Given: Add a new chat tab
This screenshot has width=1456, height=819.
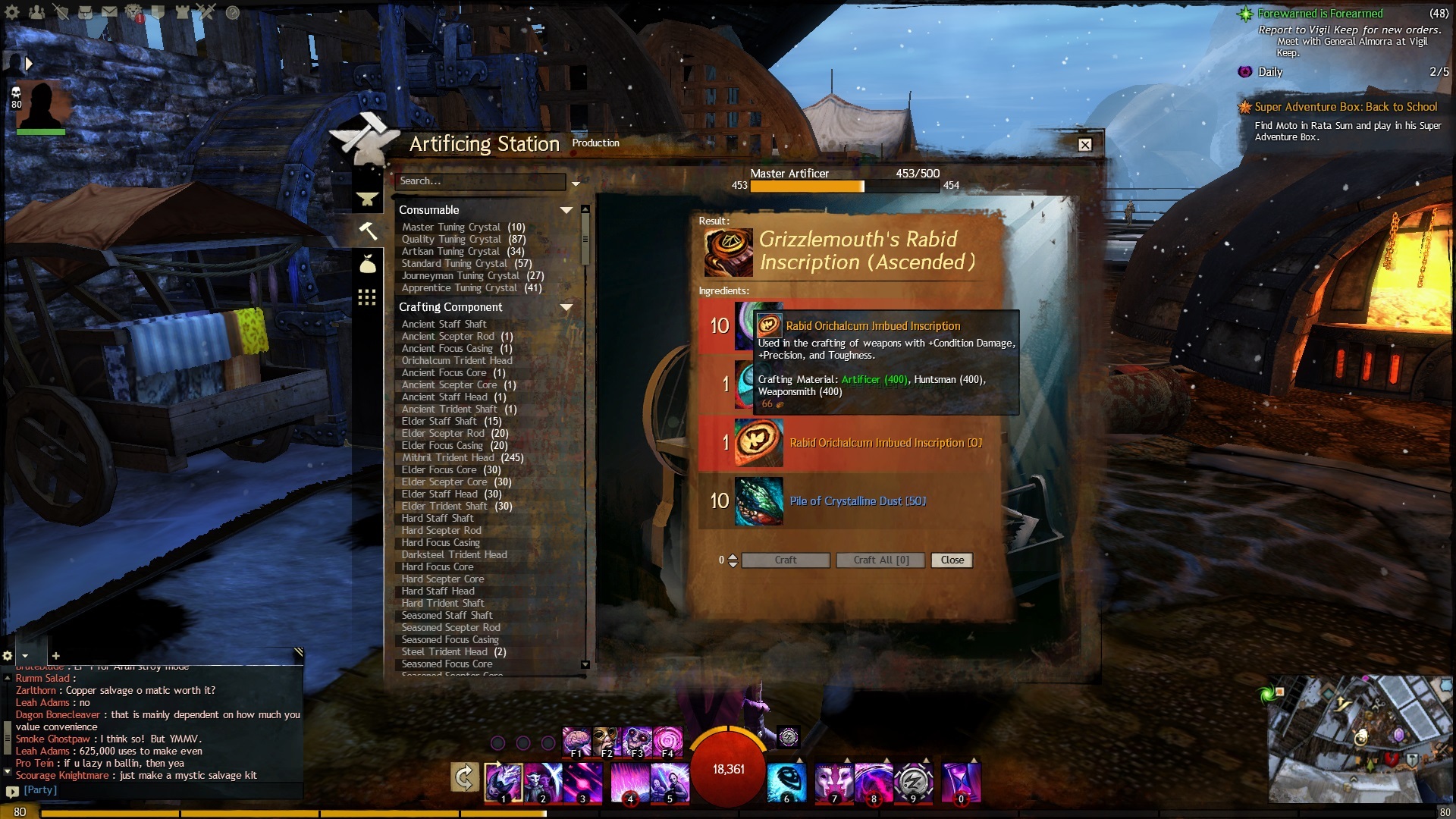Looking at the screenshot, I should pos(55,656).
